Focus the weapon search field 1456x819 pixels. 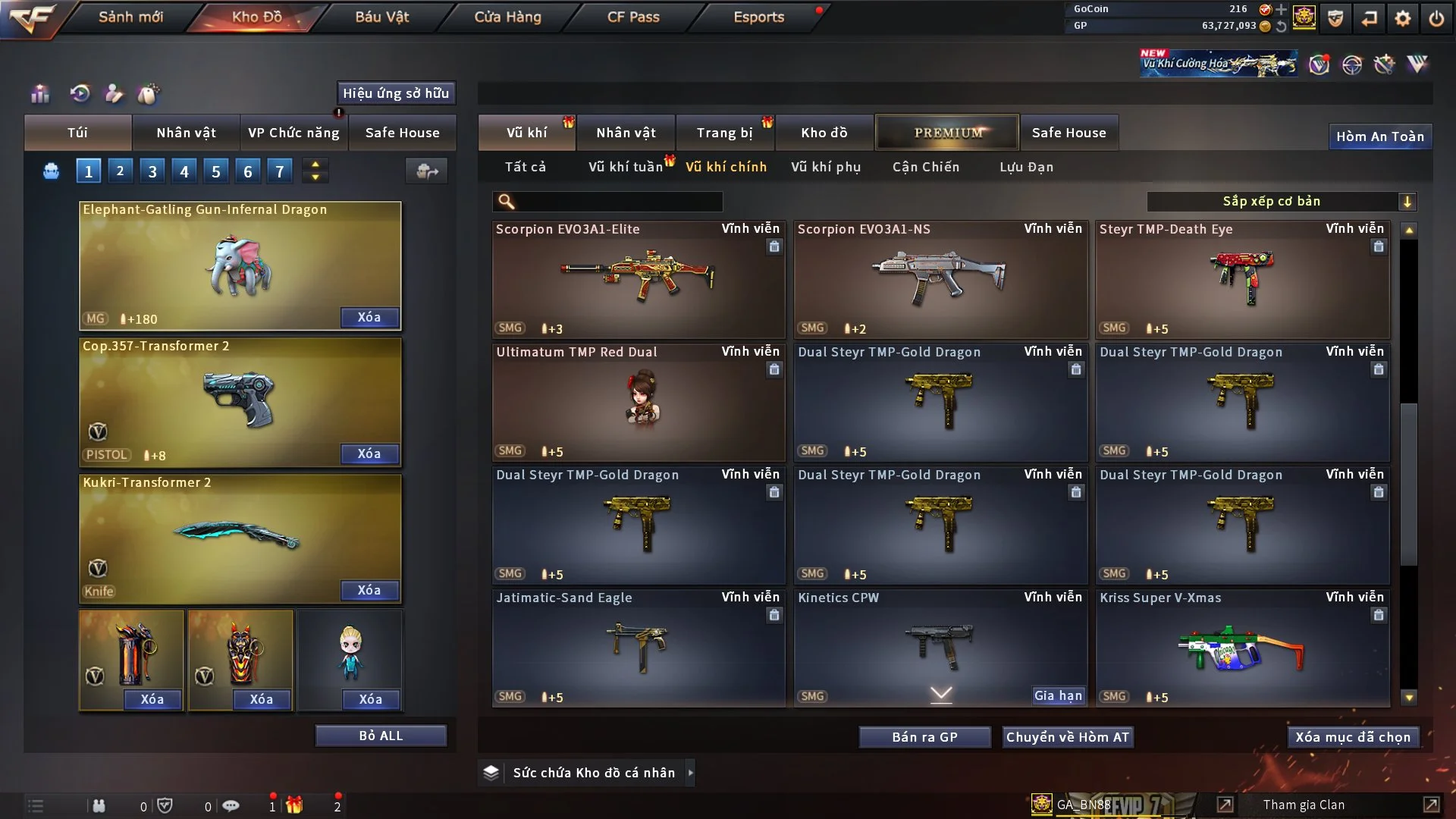pos(618,201)
